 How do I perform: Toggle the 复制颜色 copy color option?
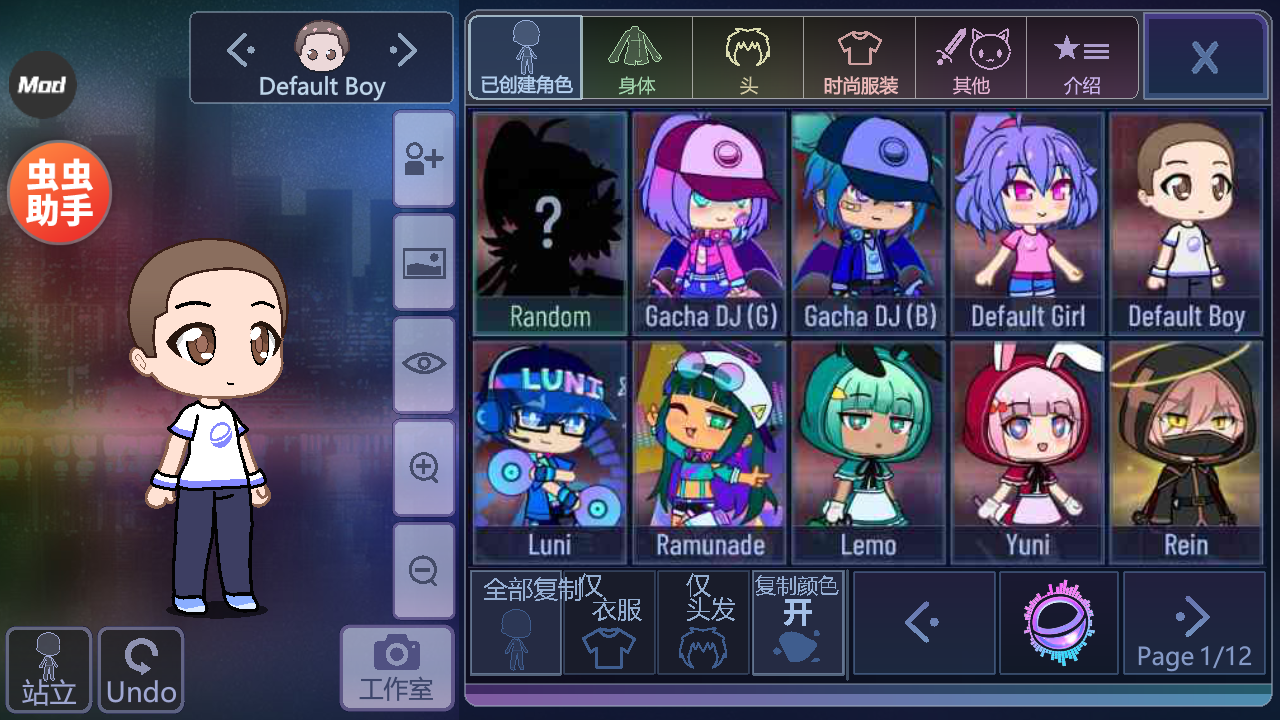pyautogui.click(x=797, y=623)
